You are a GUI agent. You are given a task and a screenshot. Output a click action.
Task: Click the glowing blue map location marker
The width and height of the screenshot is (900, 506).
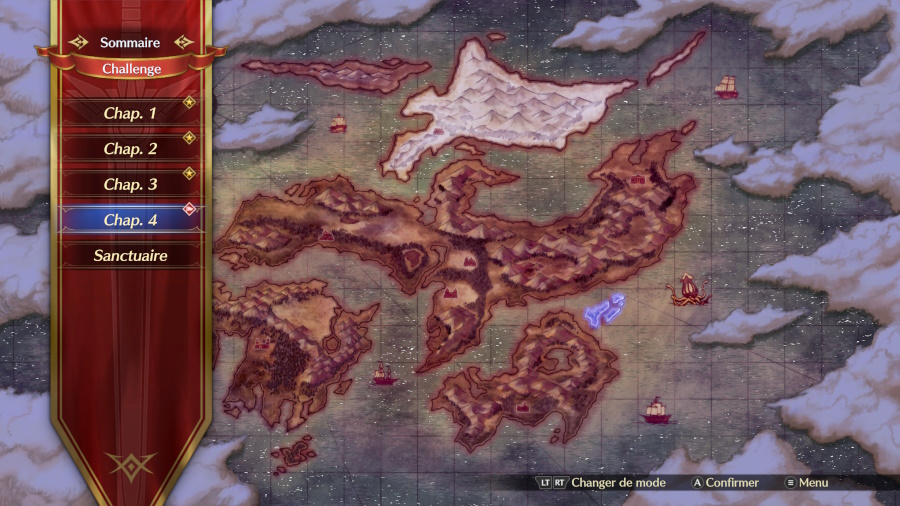click(604, 310)
